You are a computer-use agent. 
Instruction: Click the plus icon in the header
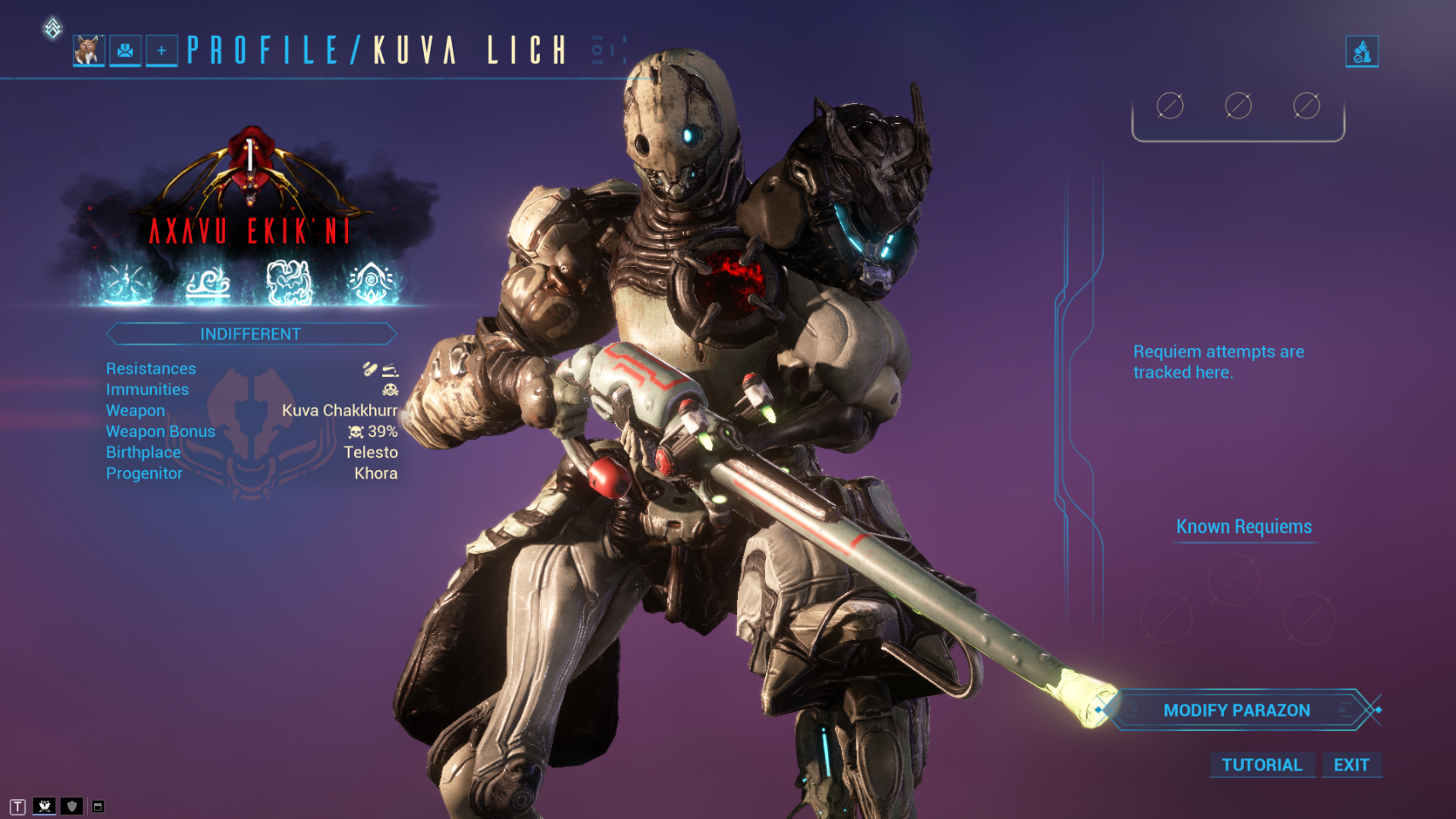161,51
